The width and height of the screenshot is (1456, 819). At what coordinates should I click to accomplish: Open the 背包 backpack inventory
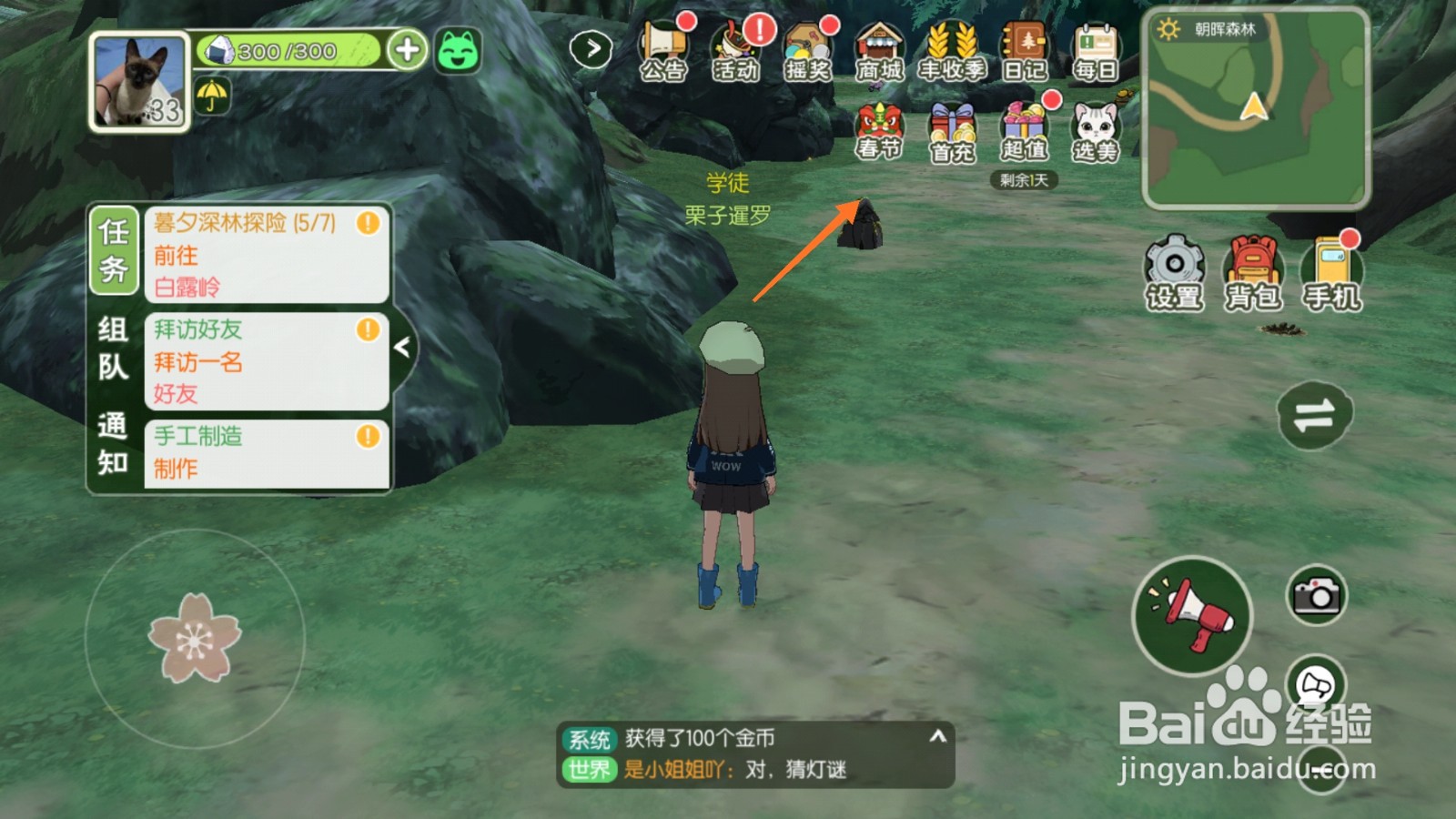(x=1253, y=271)
